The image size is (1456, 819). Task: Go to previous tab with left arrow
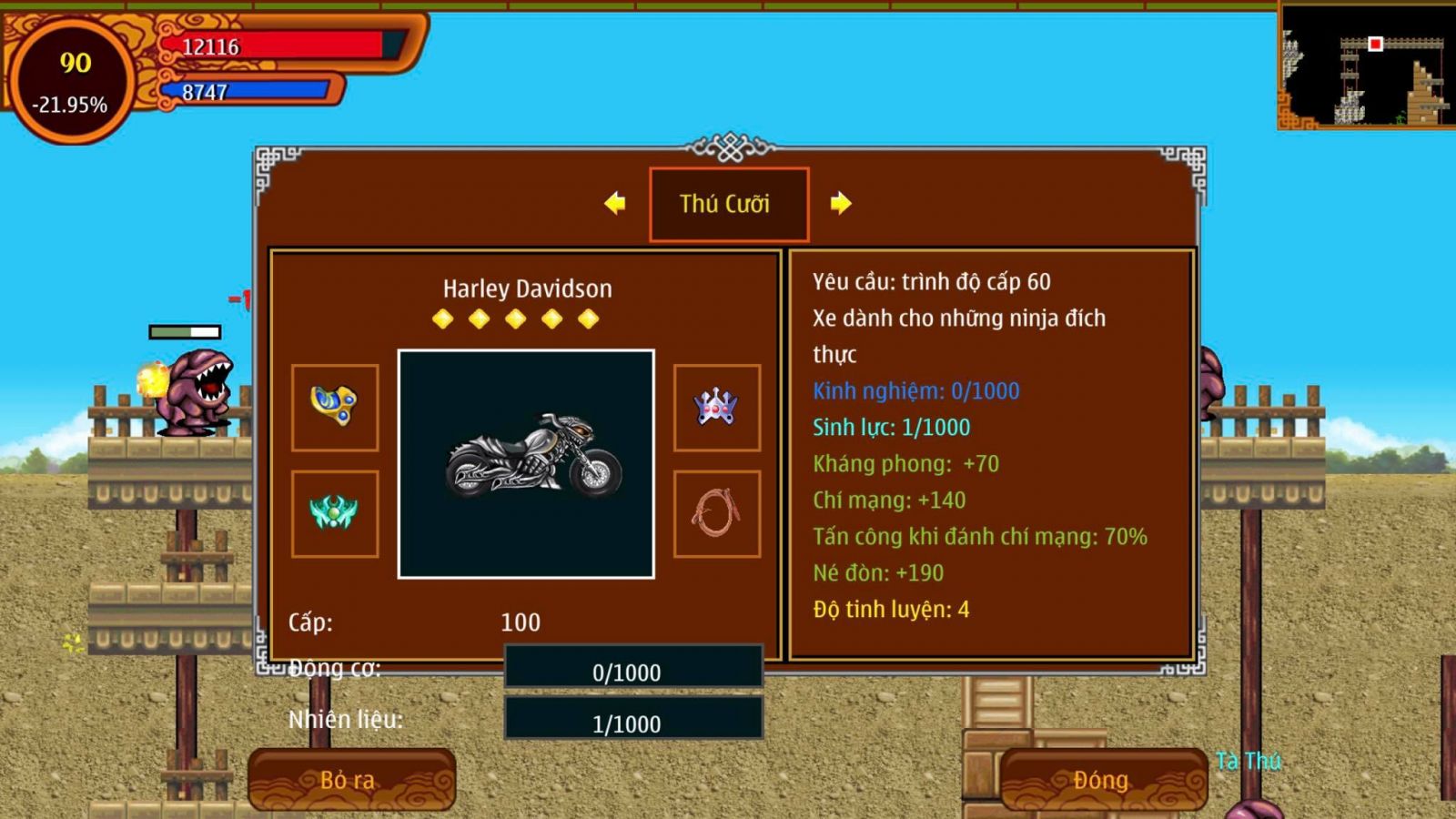[615, 203]
